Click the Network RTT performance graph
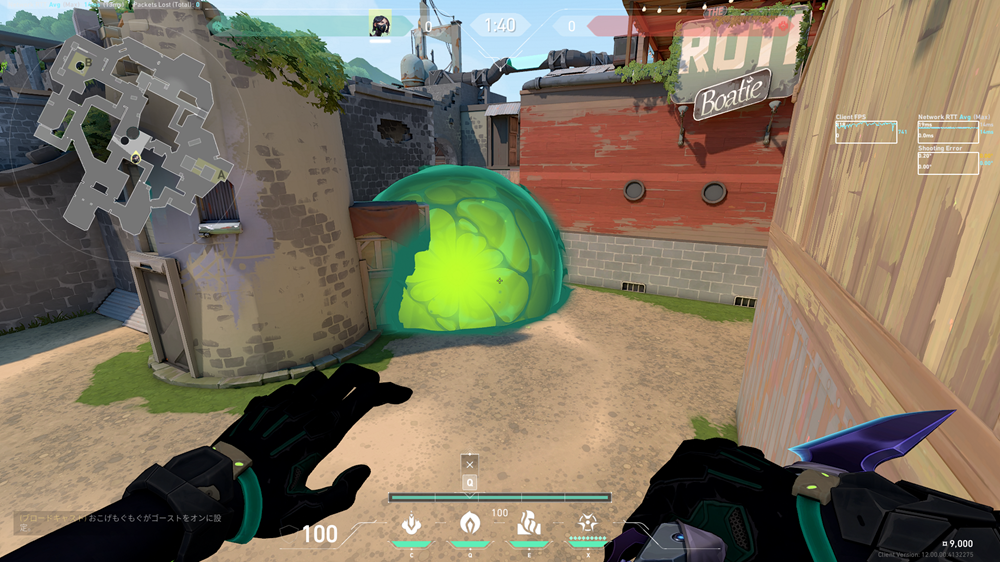 tap(948, 132)
